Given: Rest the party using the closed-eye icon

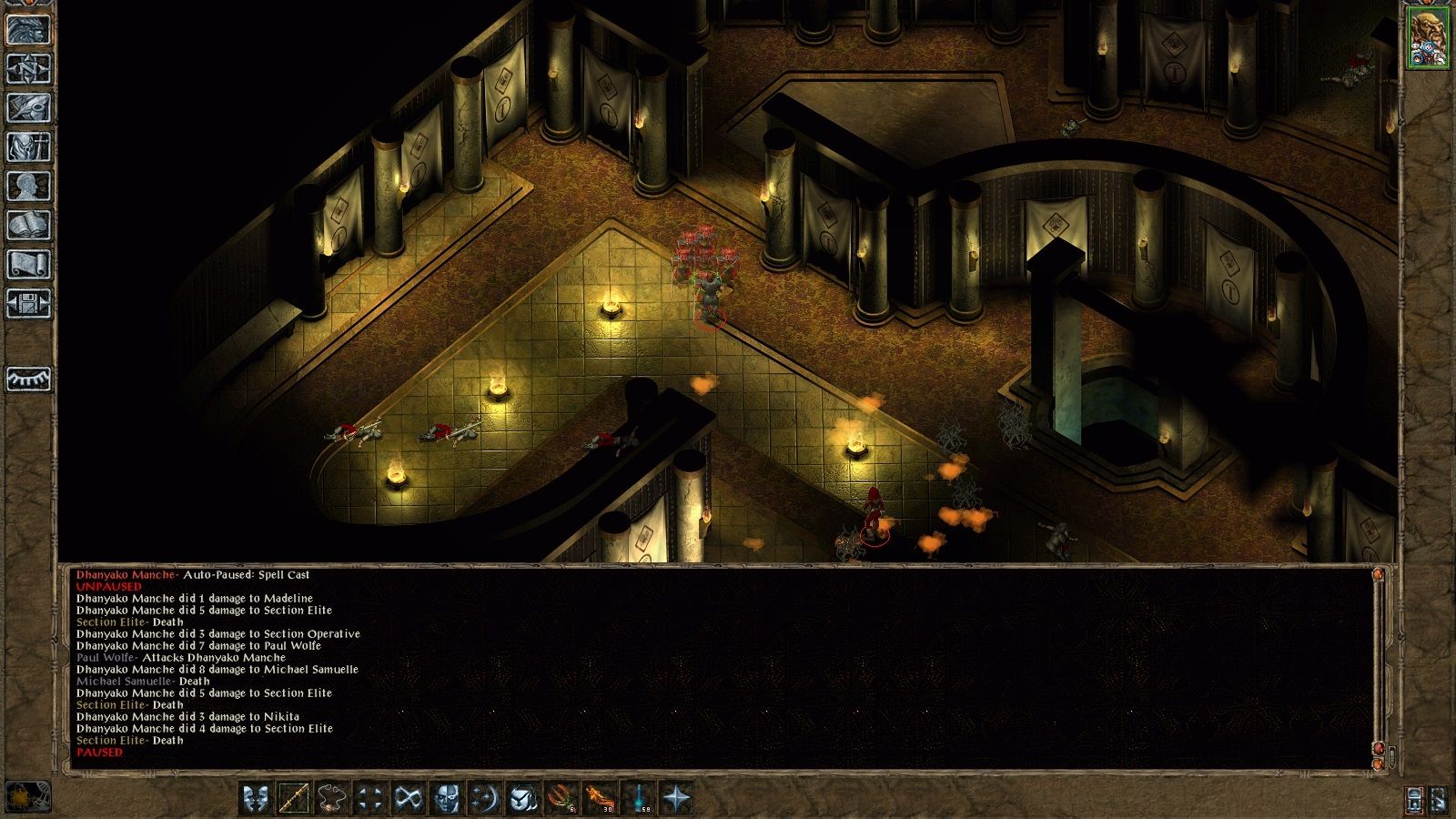Looking at the screenshot, I should [27, 378].
